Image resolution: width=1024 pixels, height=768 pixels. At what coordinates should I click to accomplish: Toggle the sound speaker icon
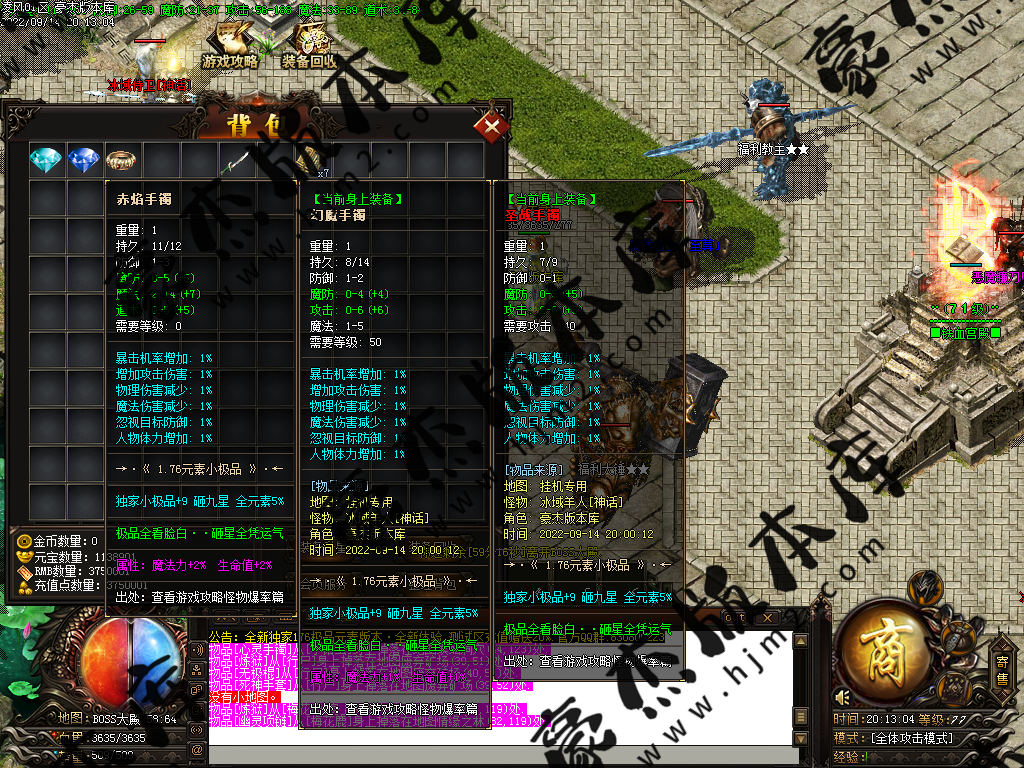pyautogui.click(x=842, y=697)
